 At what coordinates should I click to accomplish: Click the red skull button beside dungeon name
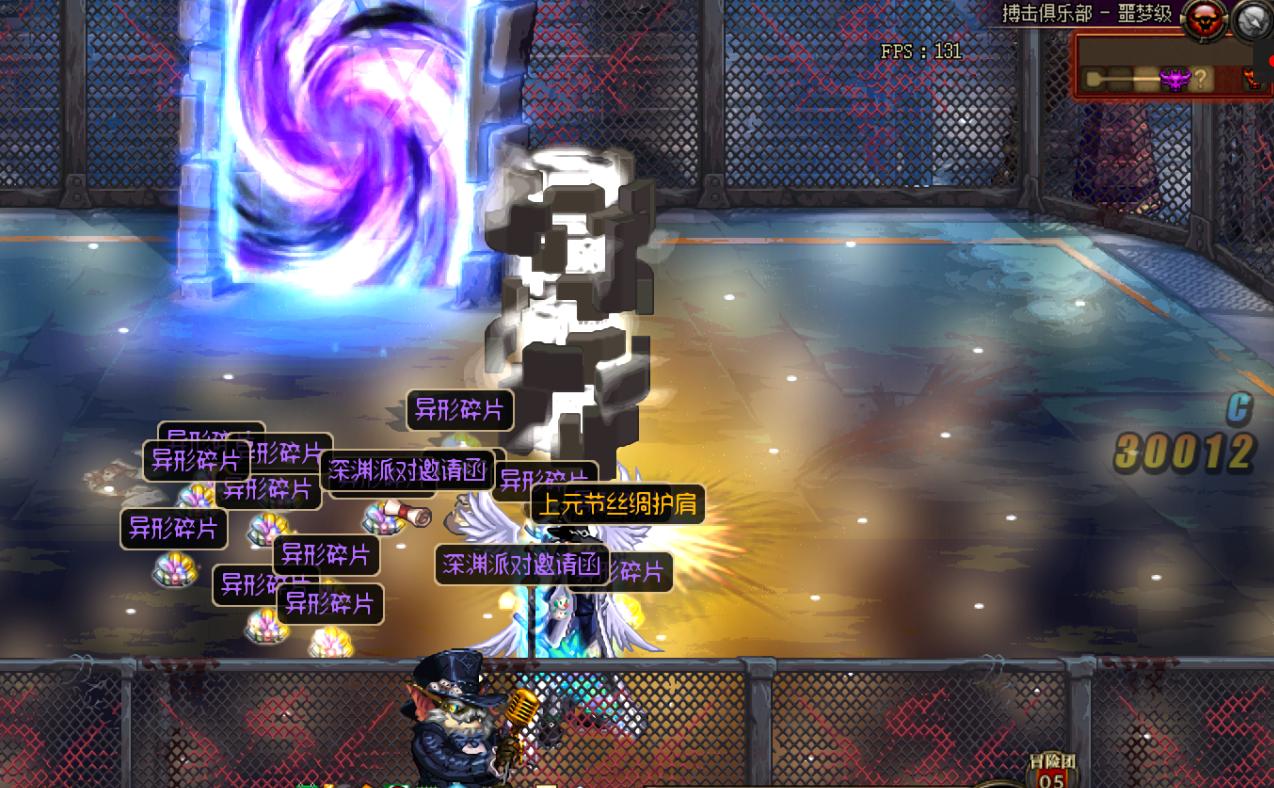point(1204,17)
